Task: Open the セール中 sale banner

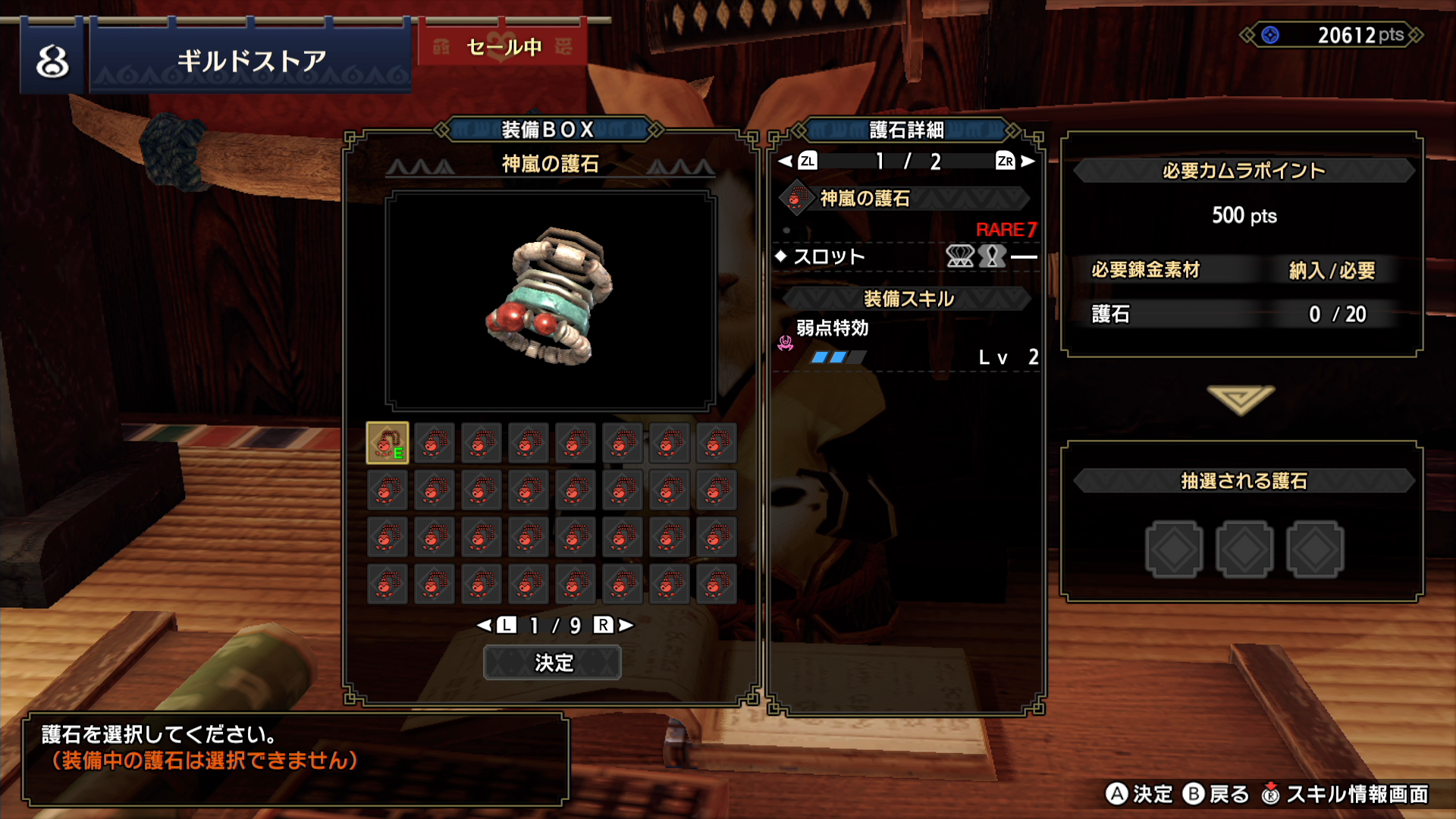Action: point(504,47)
